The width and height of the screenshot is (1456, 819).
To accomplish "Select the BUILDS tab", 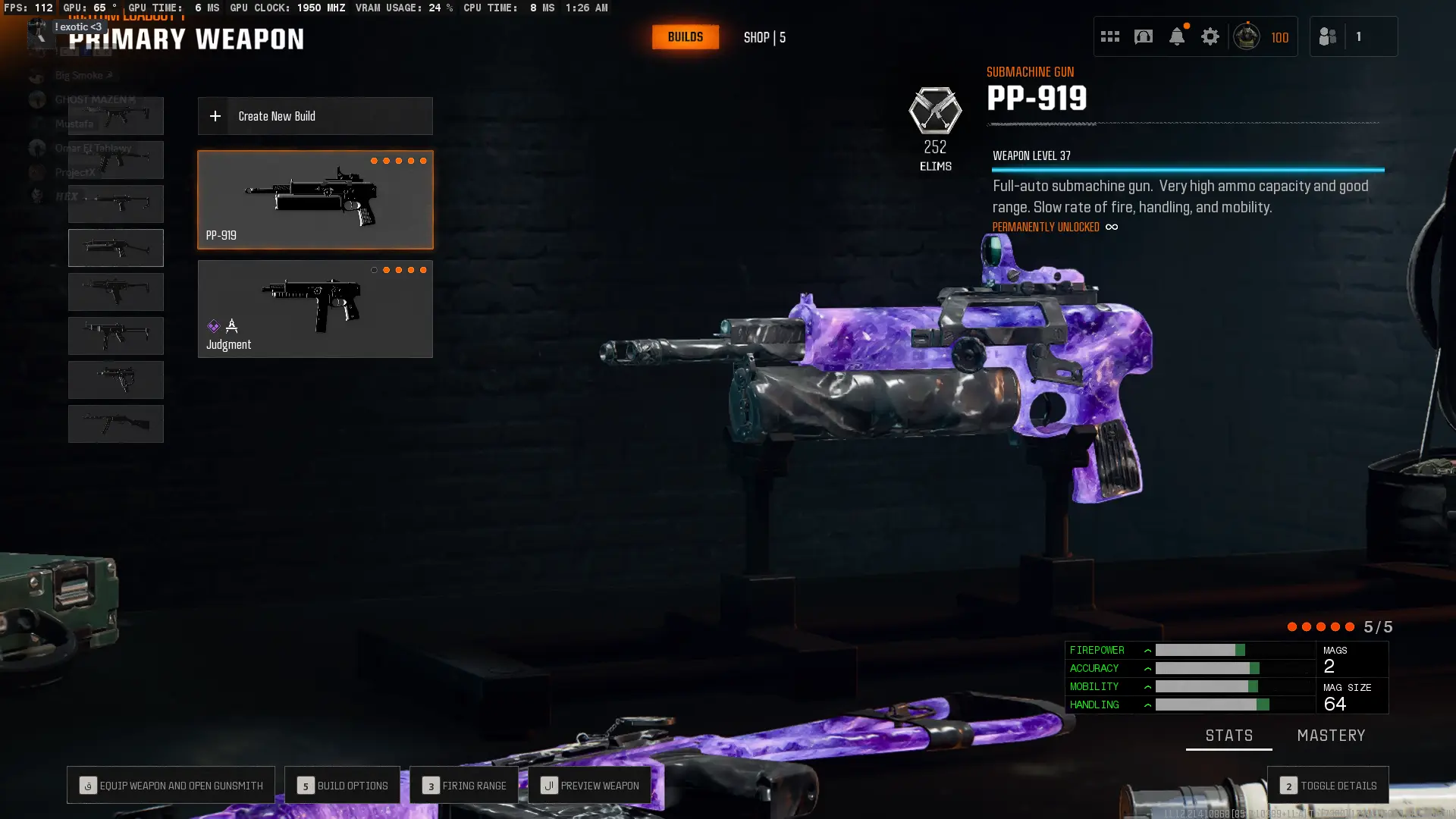I will point(685,36).
